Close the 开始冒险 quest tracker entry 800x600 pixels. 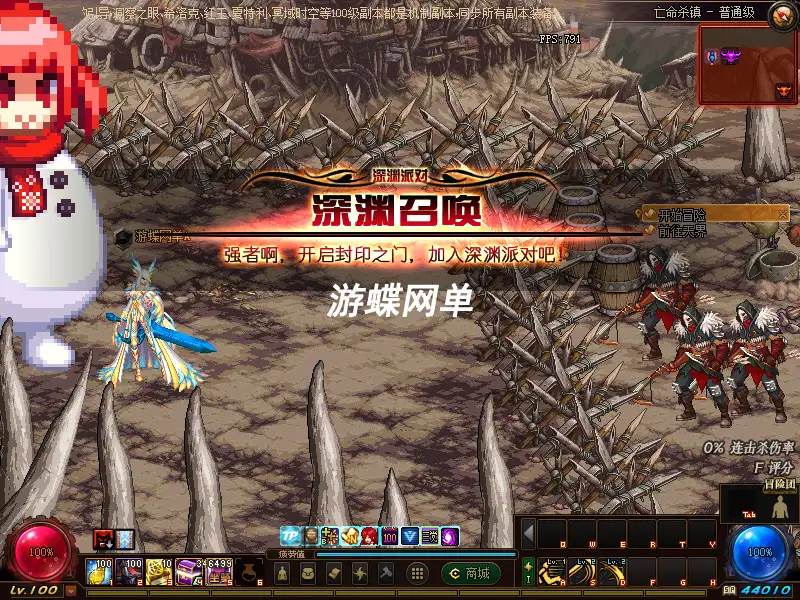pos(783,213)
